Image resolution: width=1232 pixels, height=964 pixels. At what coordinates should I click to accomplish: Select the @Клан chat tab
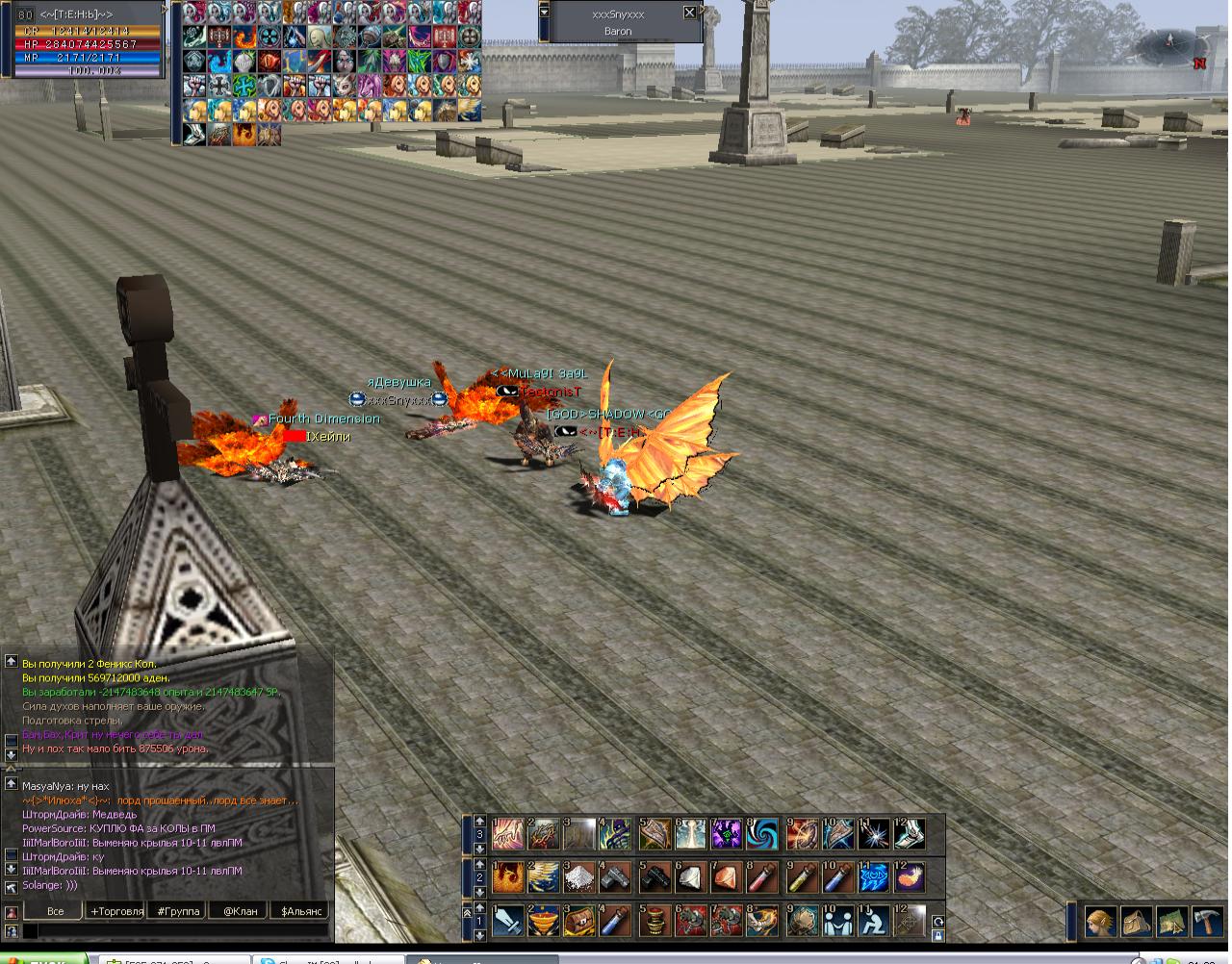[240, 911]
